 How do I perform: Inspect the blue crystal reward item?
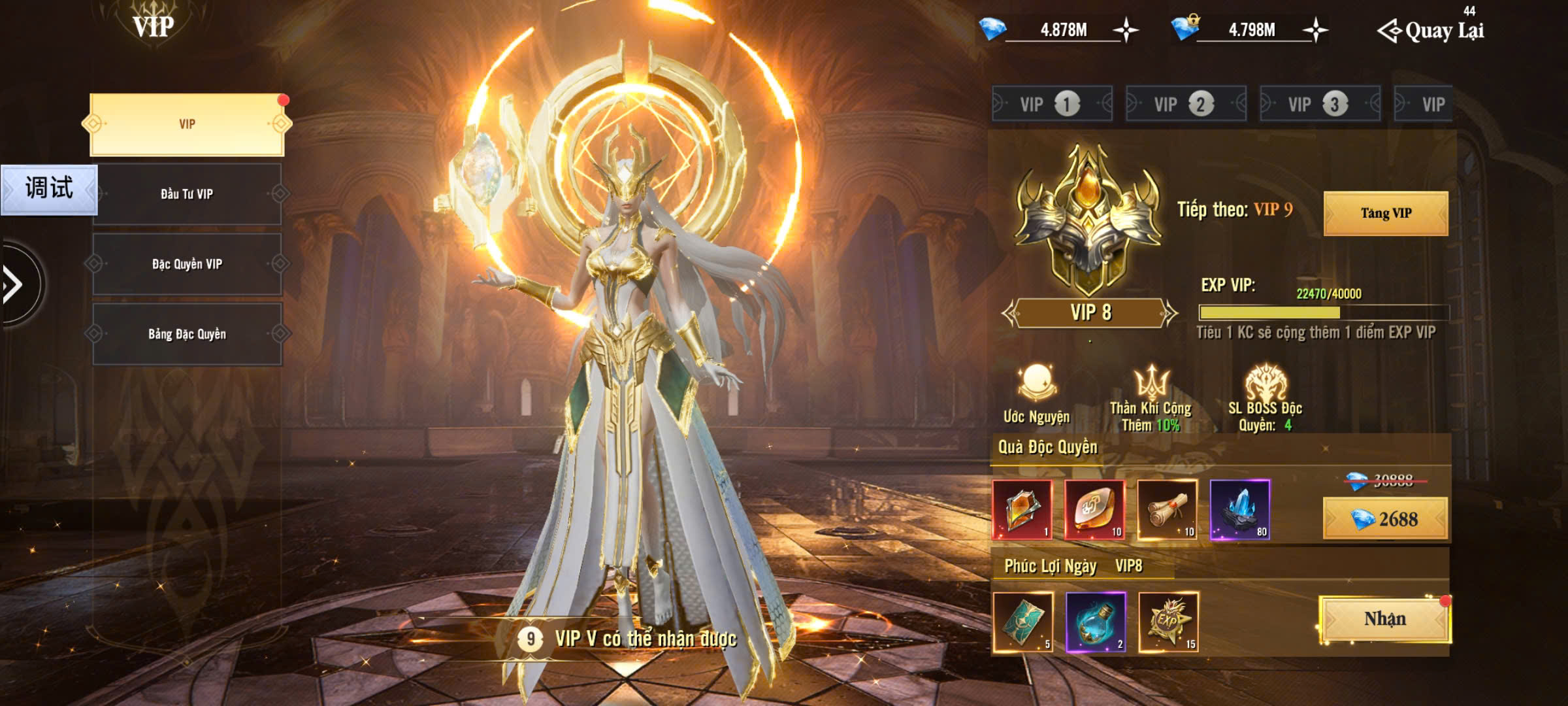click(1239, 510)
